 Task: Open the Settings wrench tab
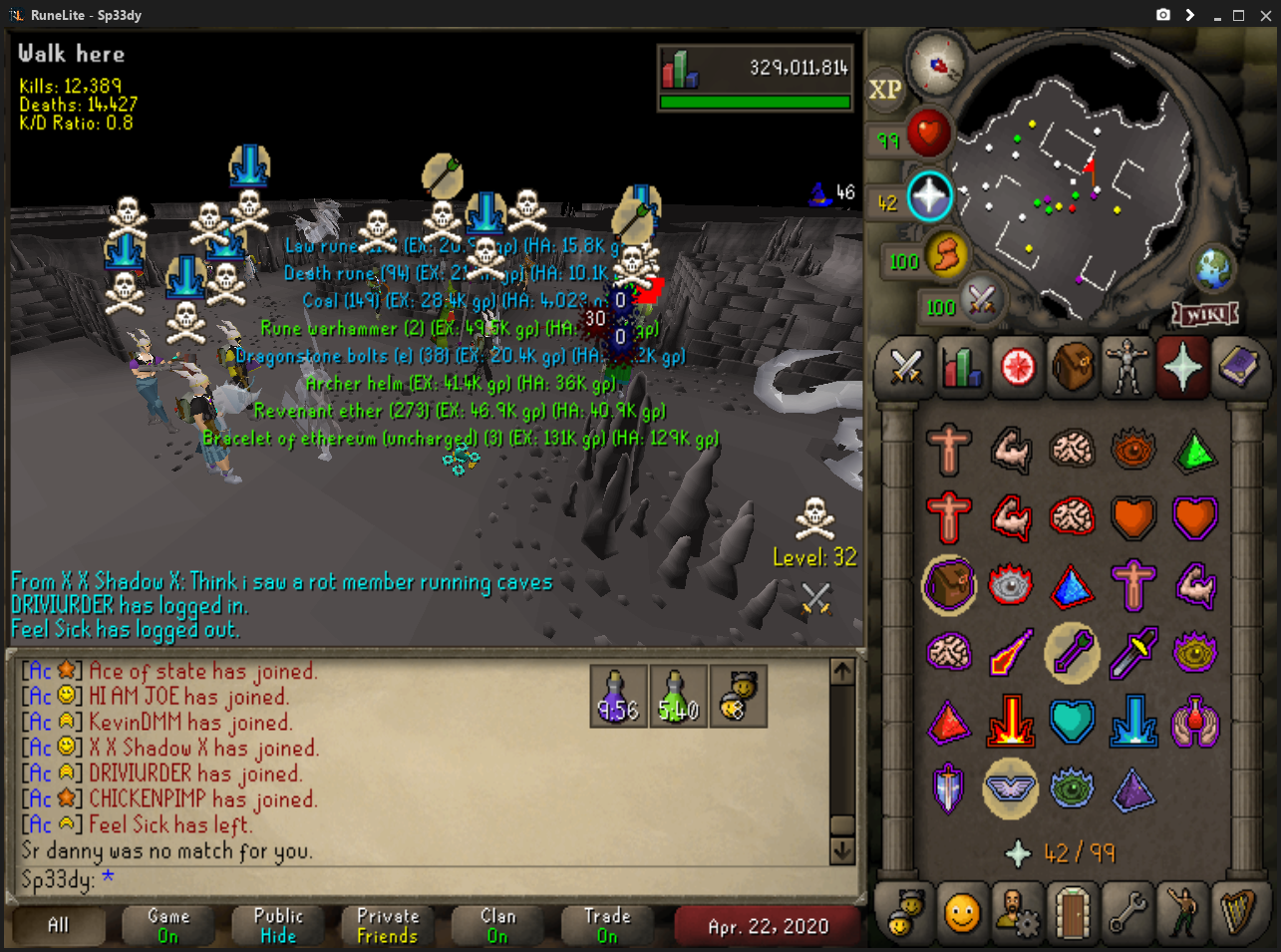click(1127, 912)
